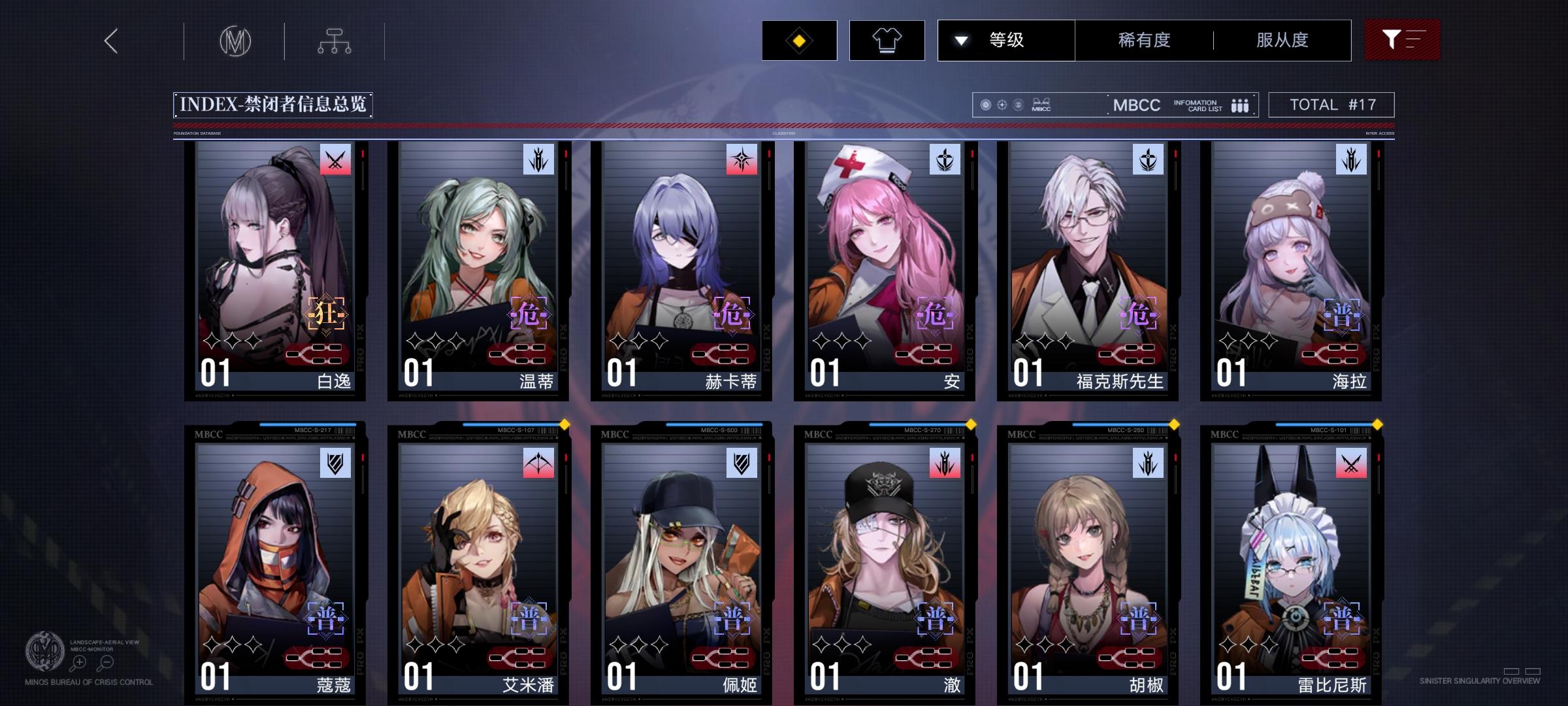Viewport: 1568px width, 706px height.
Task: Open the organization tree view icon
Action: point(336,41)
